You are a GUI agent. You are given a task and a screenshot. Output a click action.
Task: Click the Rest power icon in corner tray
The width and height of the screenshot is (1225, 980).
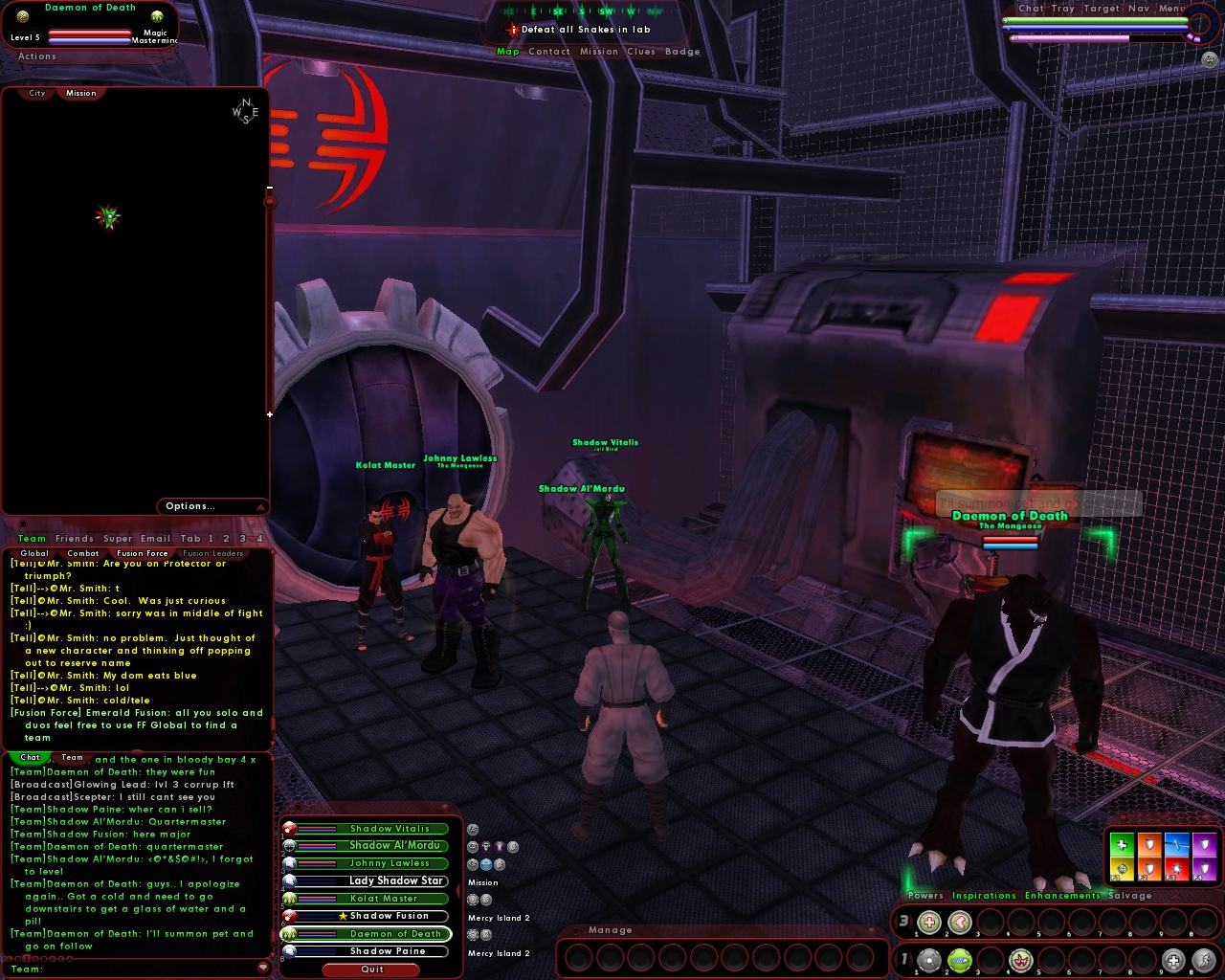[x=1173, y=959]
